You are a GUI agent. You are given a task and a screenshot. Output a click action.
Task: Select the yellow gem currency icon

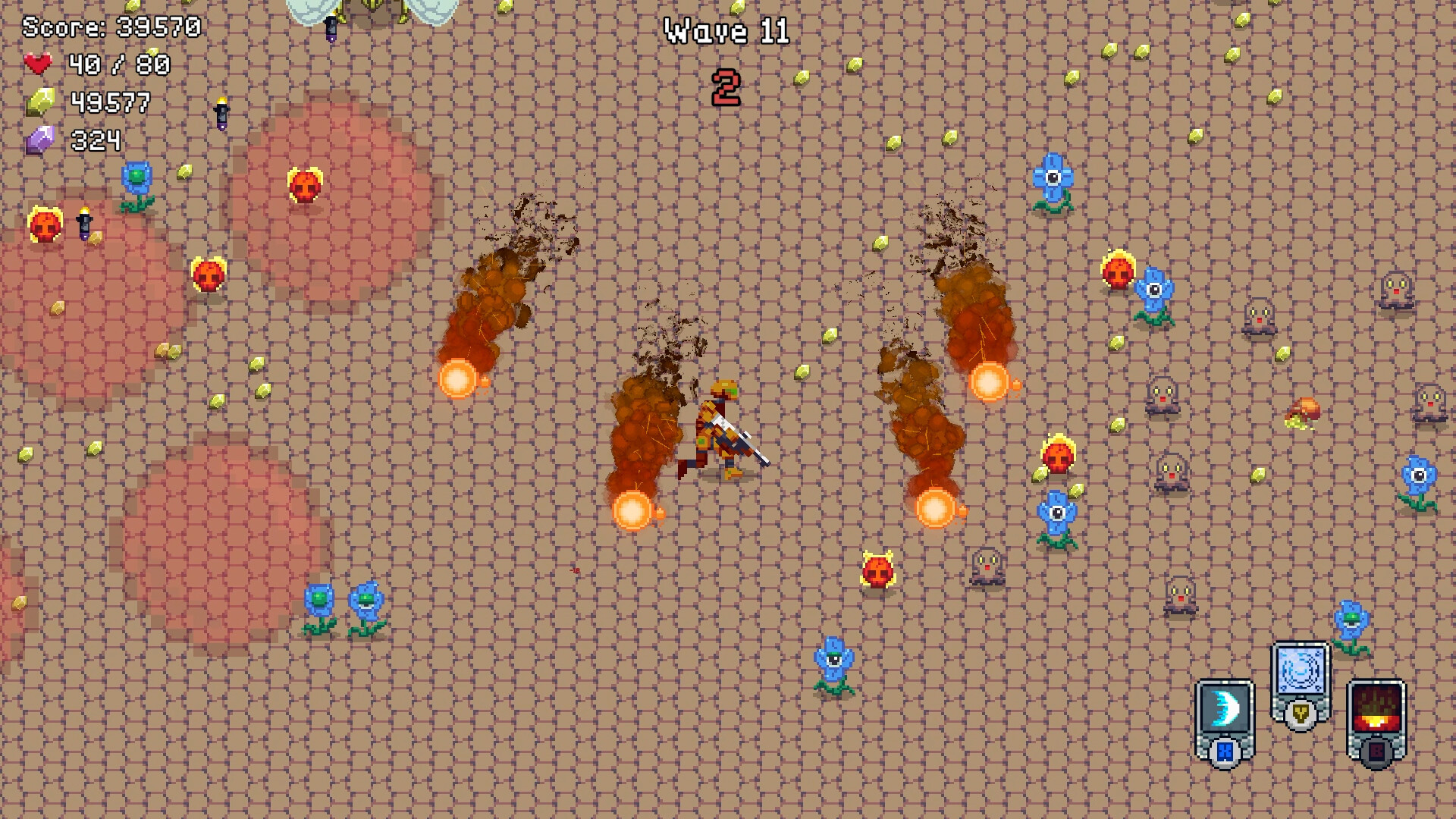(41, 102)
